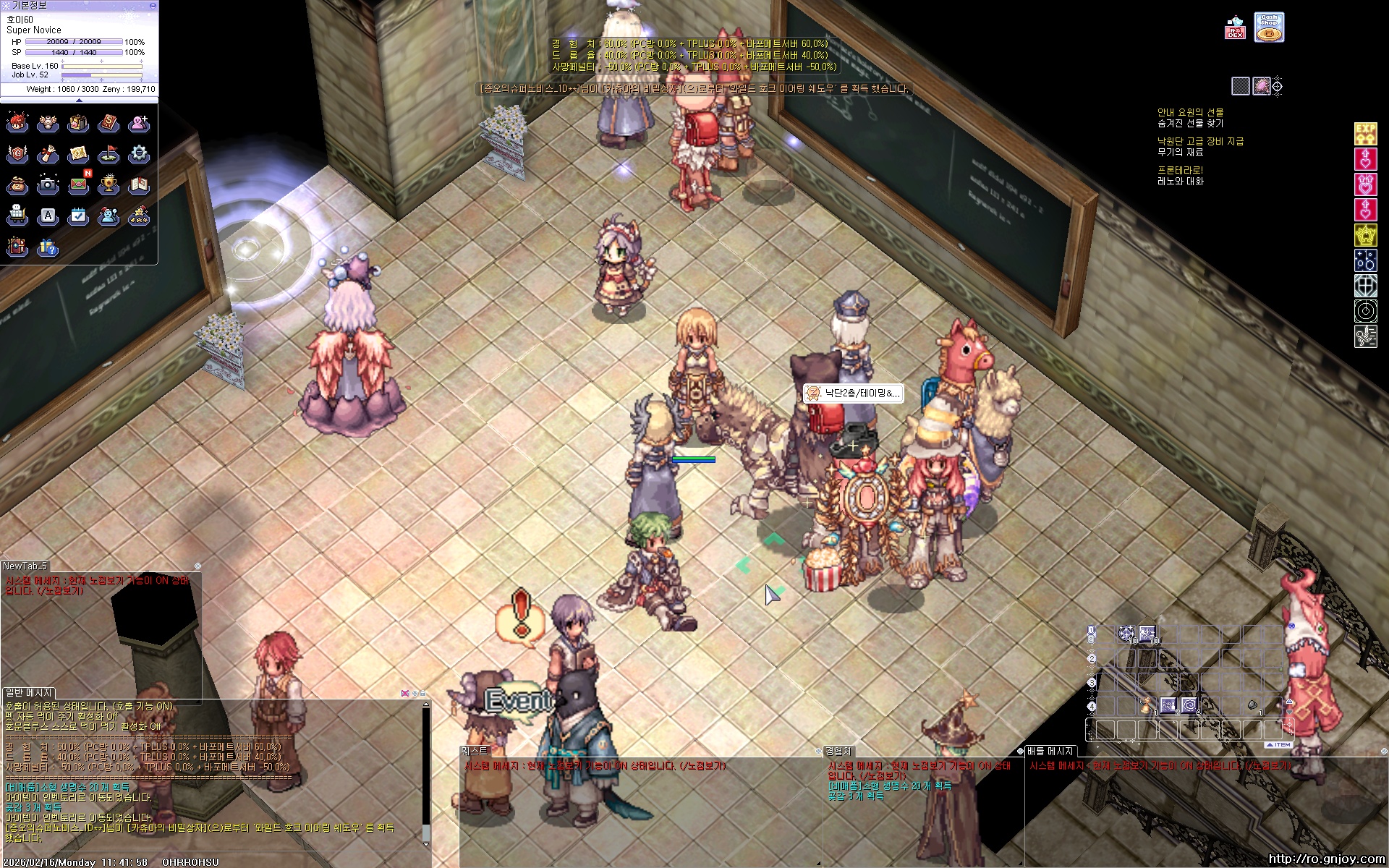Use the sparkle circle skill in hotbar row 1

tap(1126, 634)
